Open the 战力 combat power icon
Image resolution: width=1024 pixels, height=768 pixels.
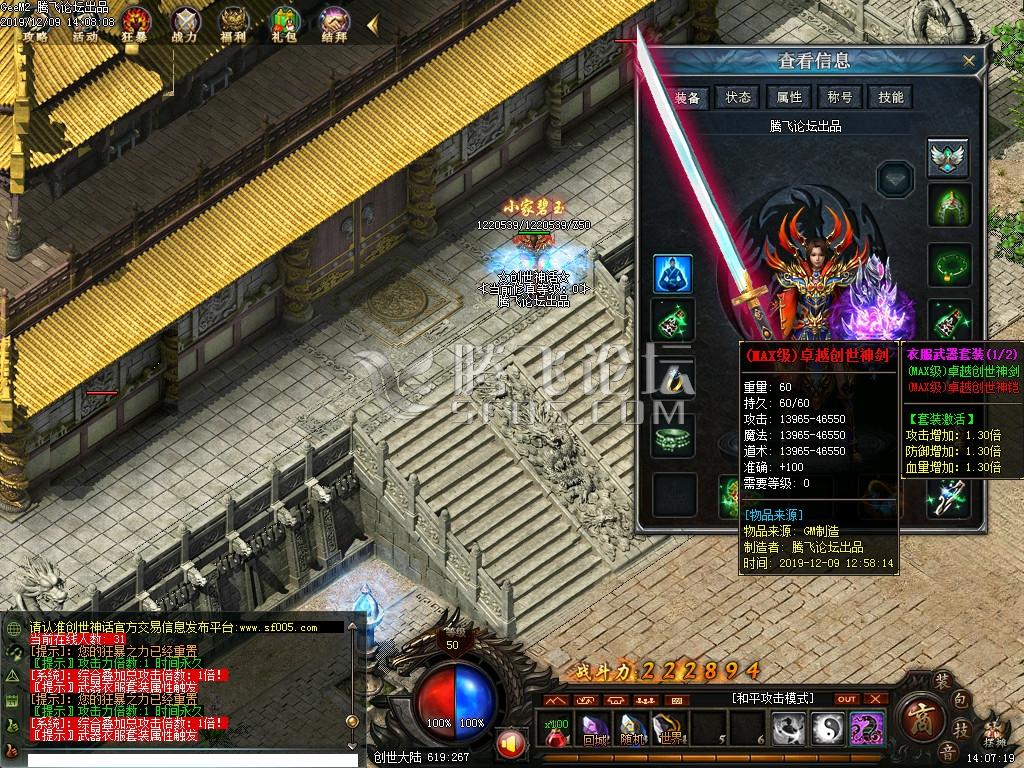[185, 20]
